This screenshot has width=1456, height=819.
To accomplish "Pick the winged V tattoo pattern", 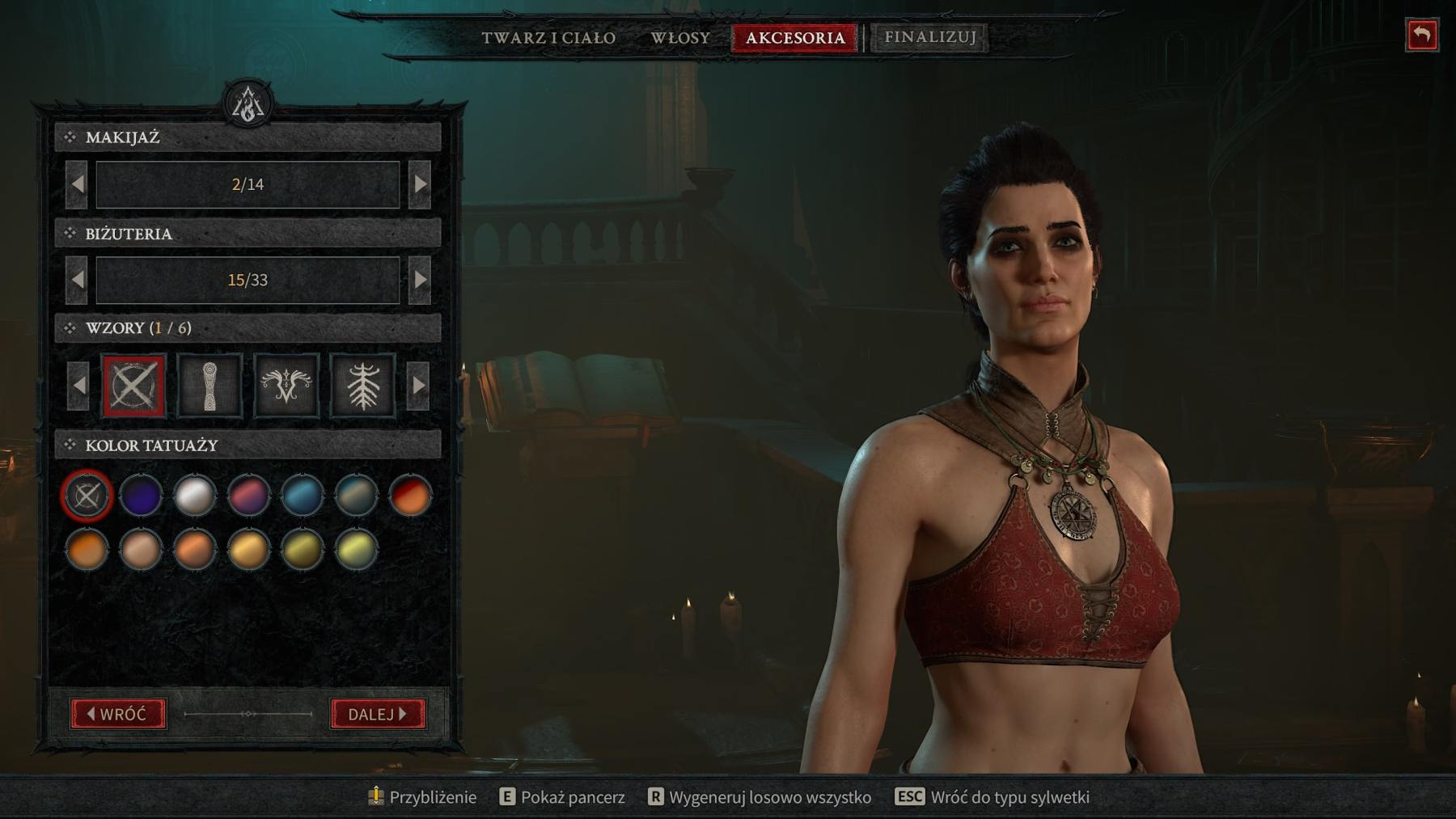I will 286,386.
